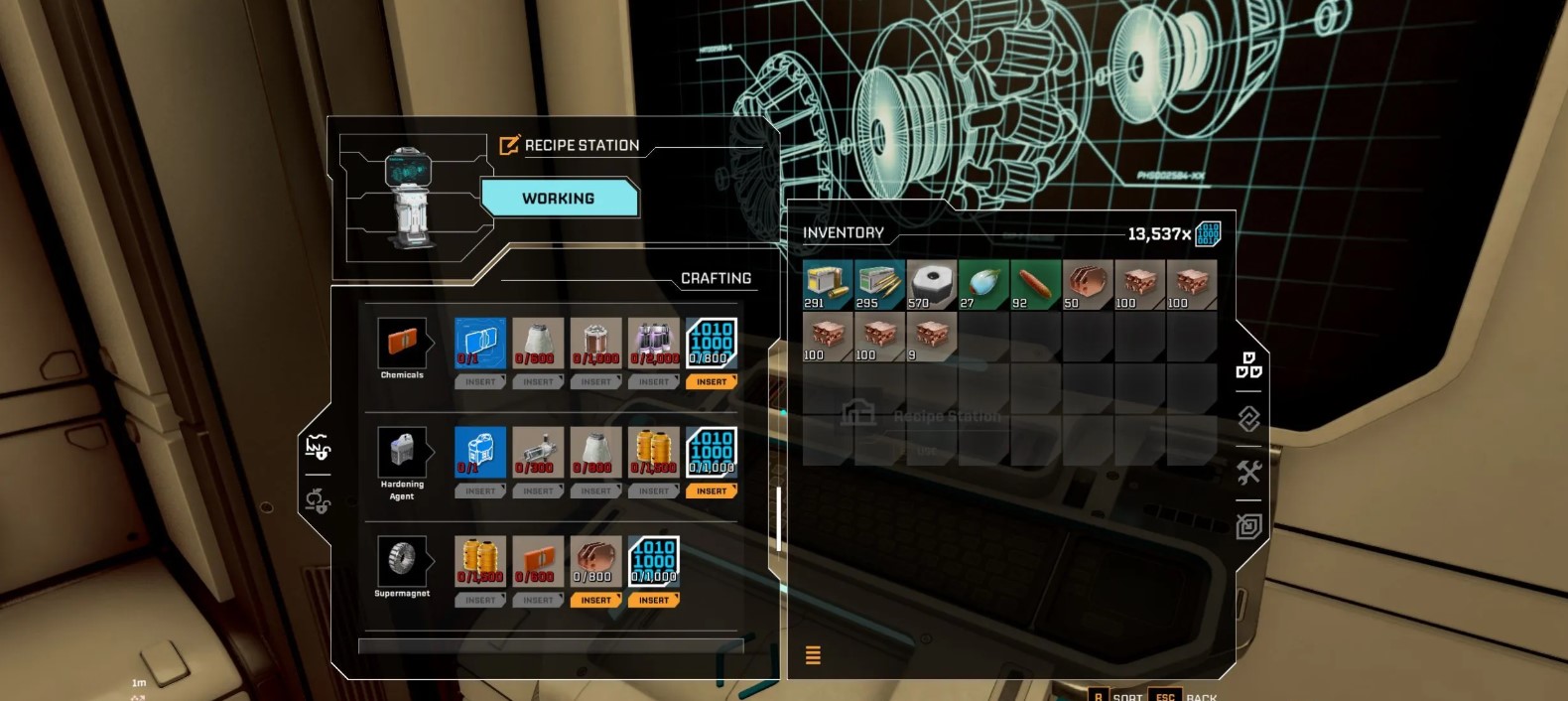Viewport: 1568px width, 701px height.
Task: Open the spiral square side tab
Action: click(1248, 526)
